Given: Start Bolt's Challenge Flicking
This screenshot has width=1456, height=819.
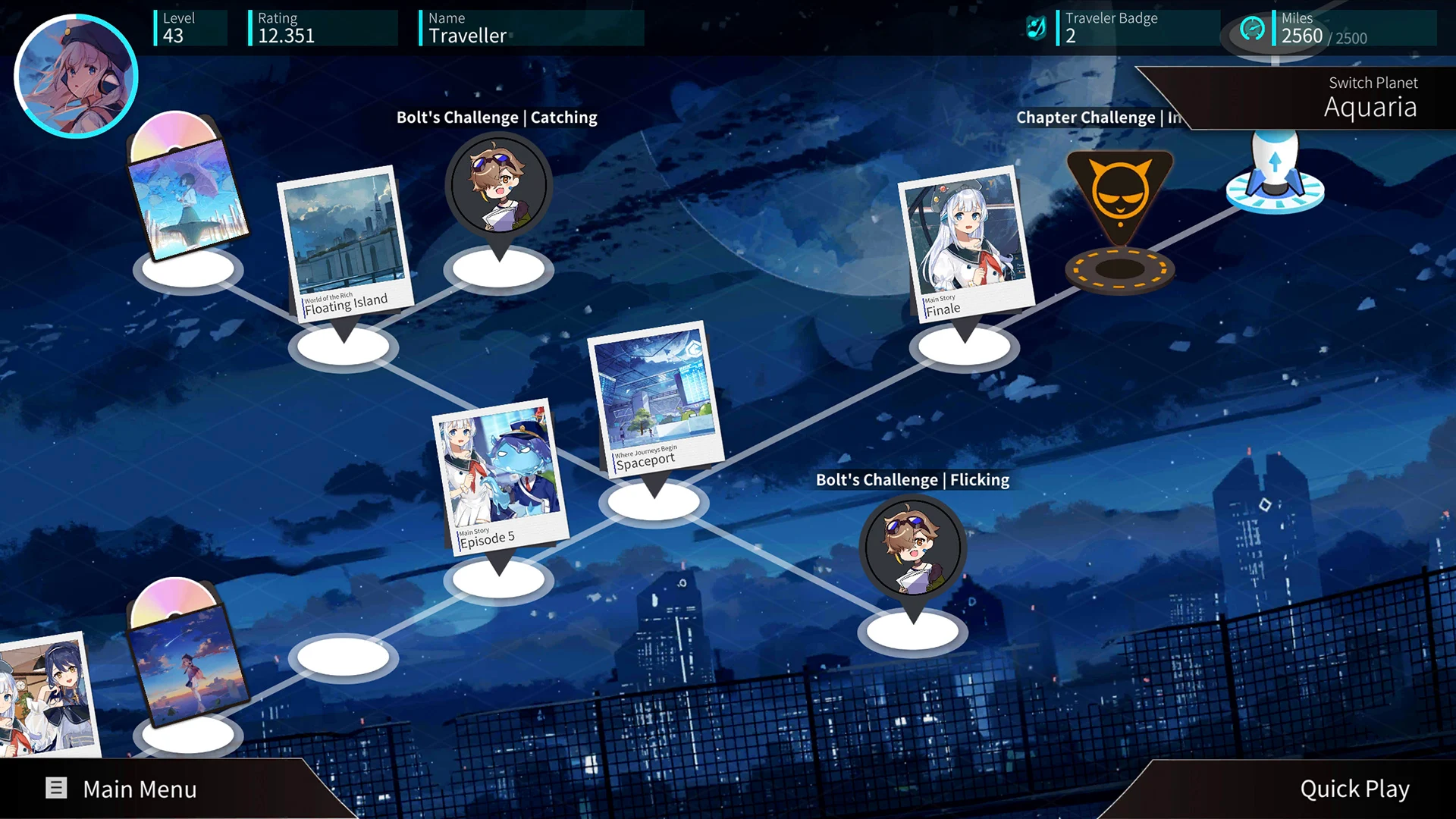Looking at the screenshot, I should 912,549.
